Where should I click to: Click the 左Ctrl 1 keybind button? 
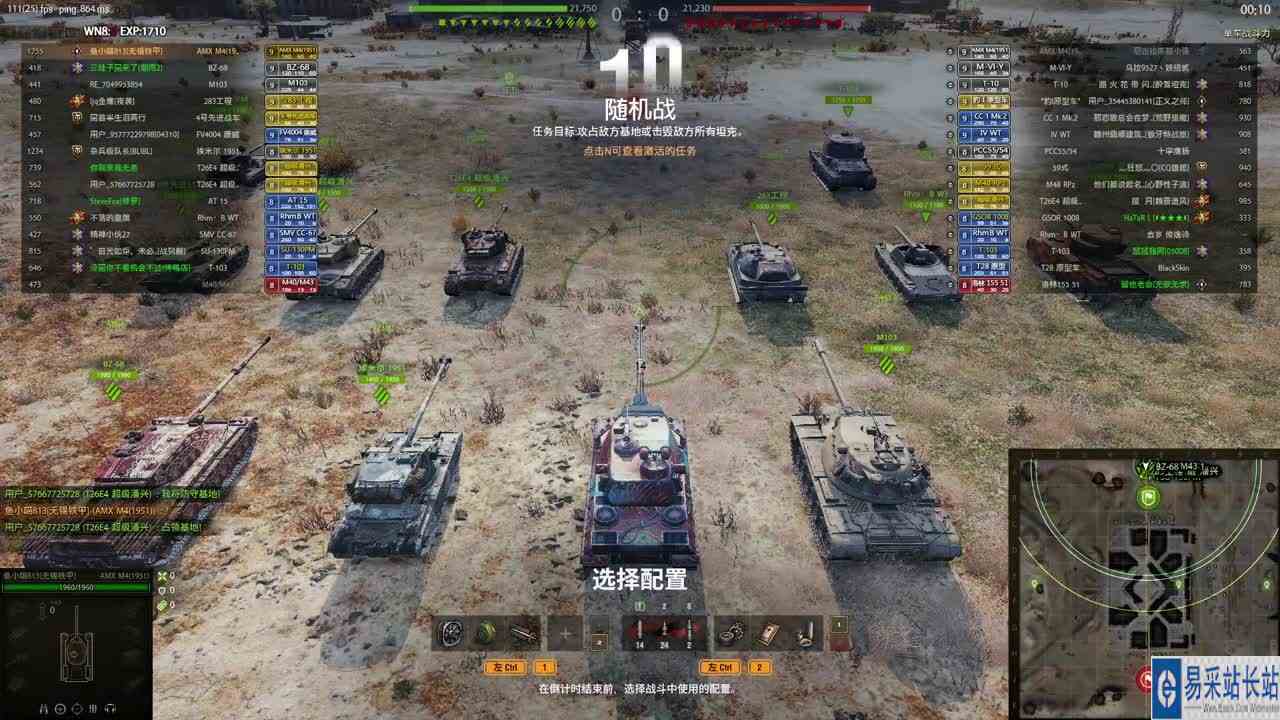click(x=506, y=666)
